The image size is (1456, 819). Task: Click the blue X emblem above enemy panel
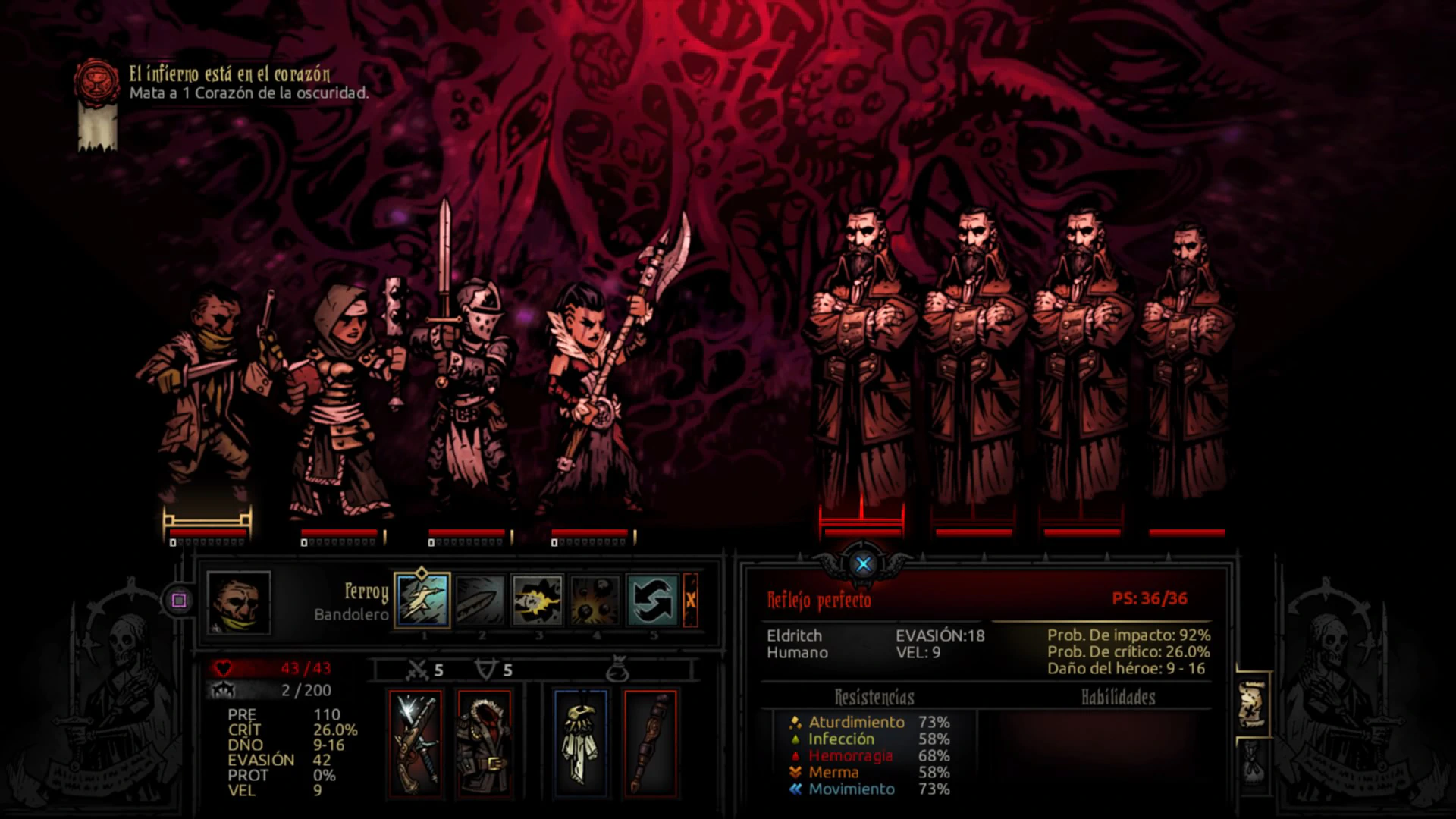coord(863,564)
